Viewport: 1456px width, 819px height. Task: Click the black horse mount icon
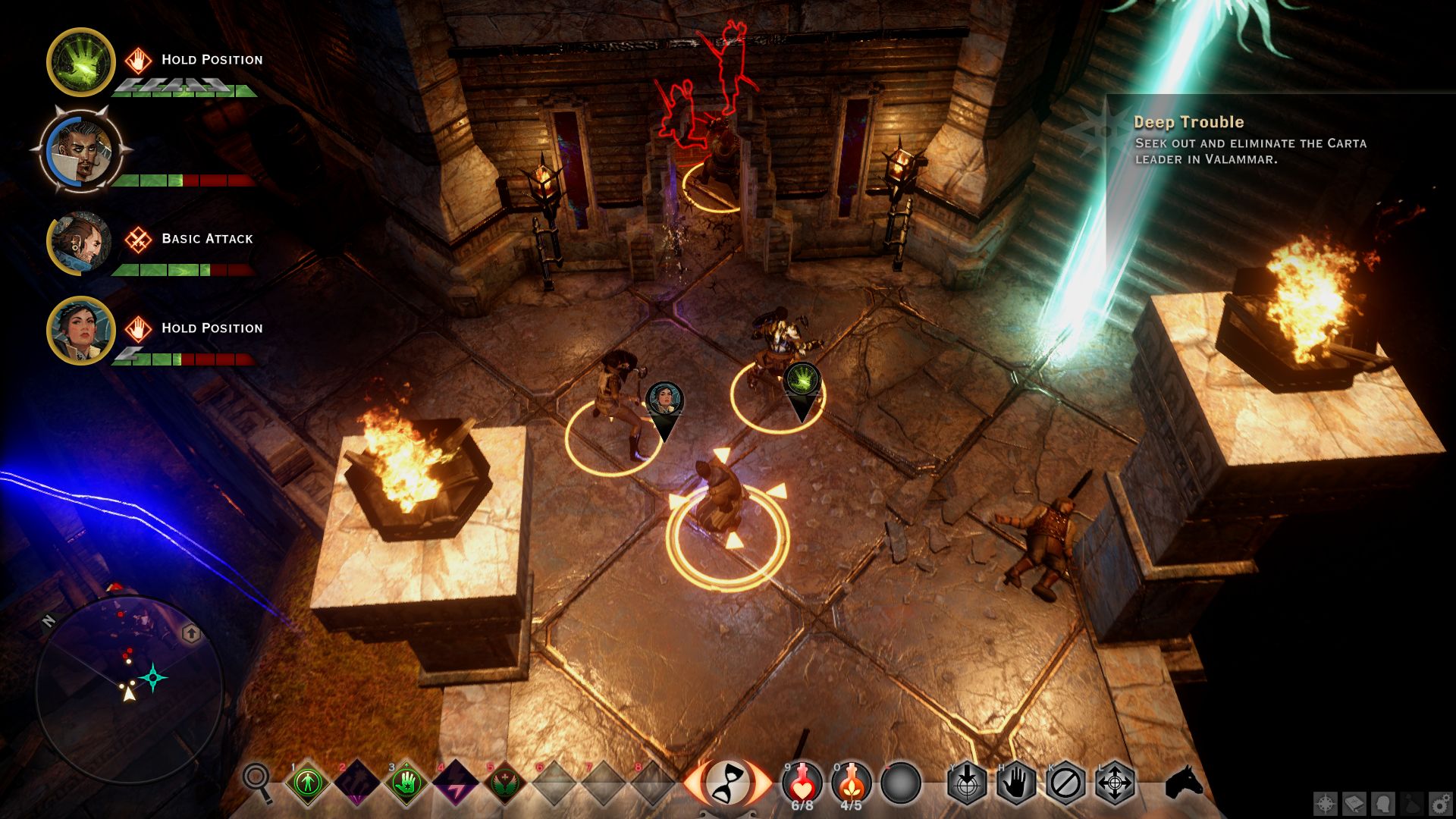(x=1184, y=782)
